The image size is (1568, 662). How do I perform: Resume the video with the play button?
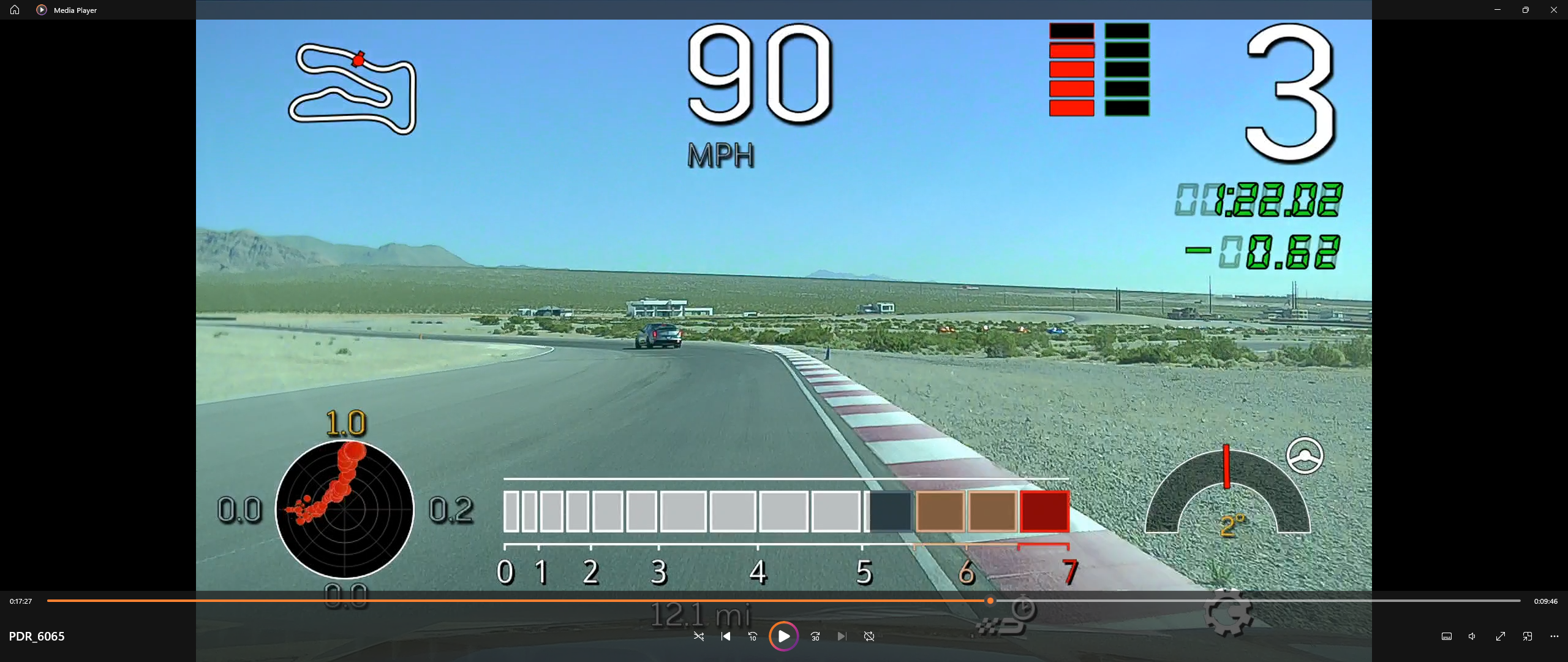(783, 636)
